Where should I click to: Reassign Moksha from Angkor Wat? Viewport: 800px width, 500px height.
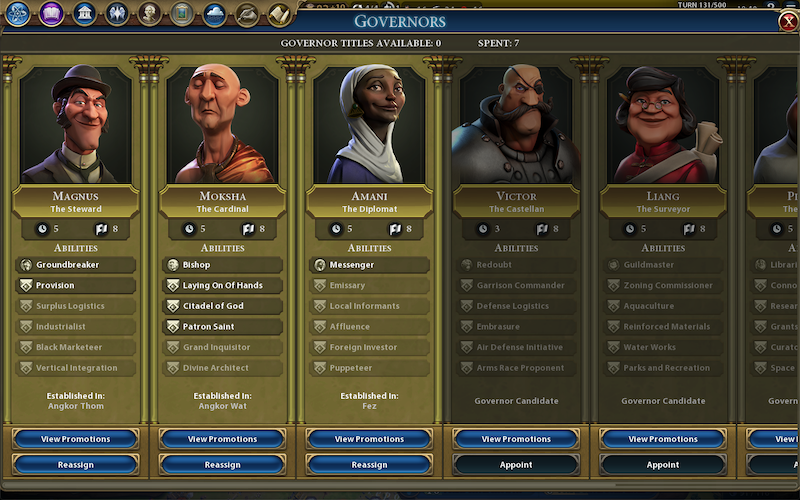point(222,464)
